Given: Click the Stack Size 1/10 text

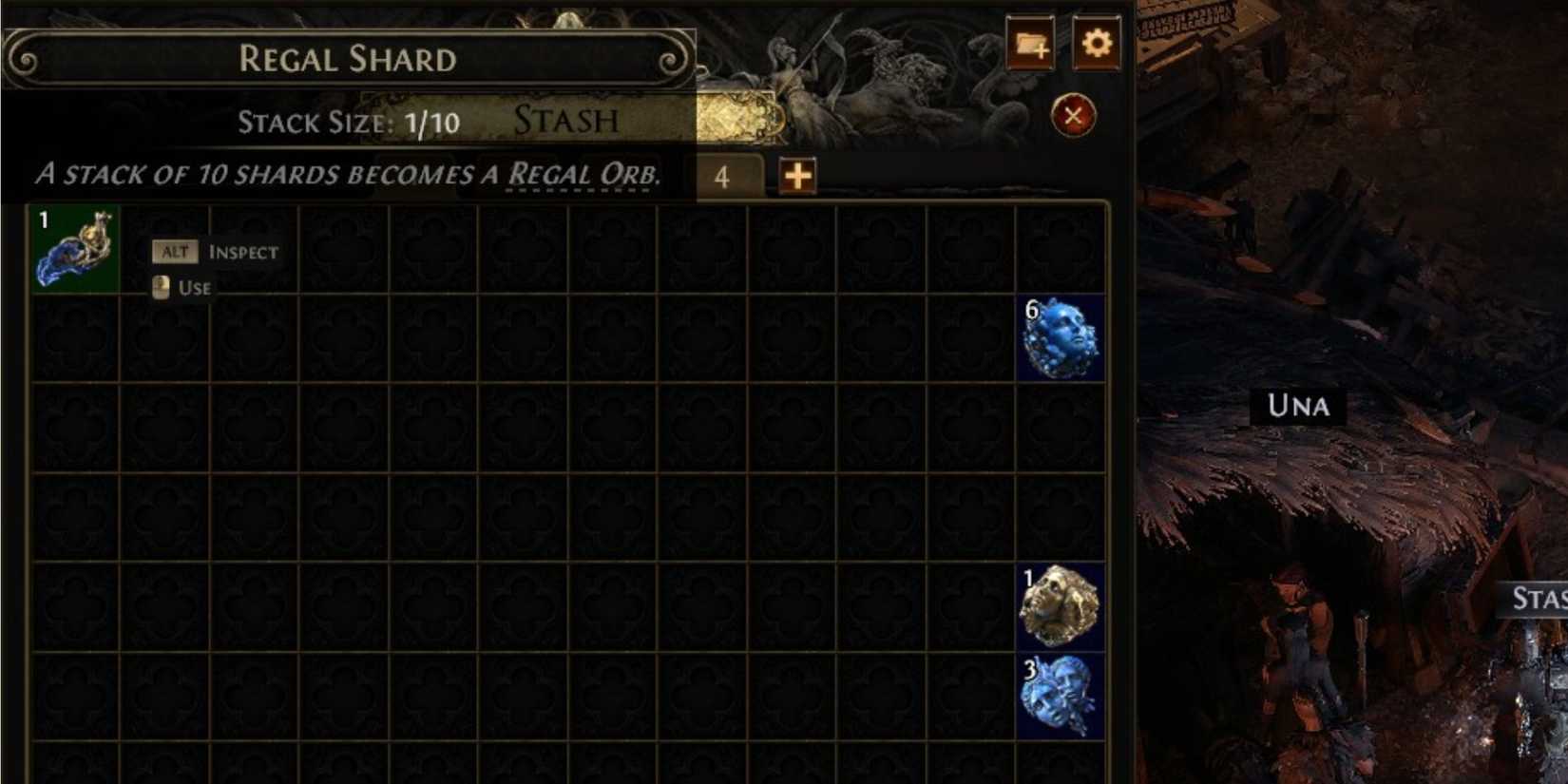Looking at the screenshot, I should click(348, 122).
